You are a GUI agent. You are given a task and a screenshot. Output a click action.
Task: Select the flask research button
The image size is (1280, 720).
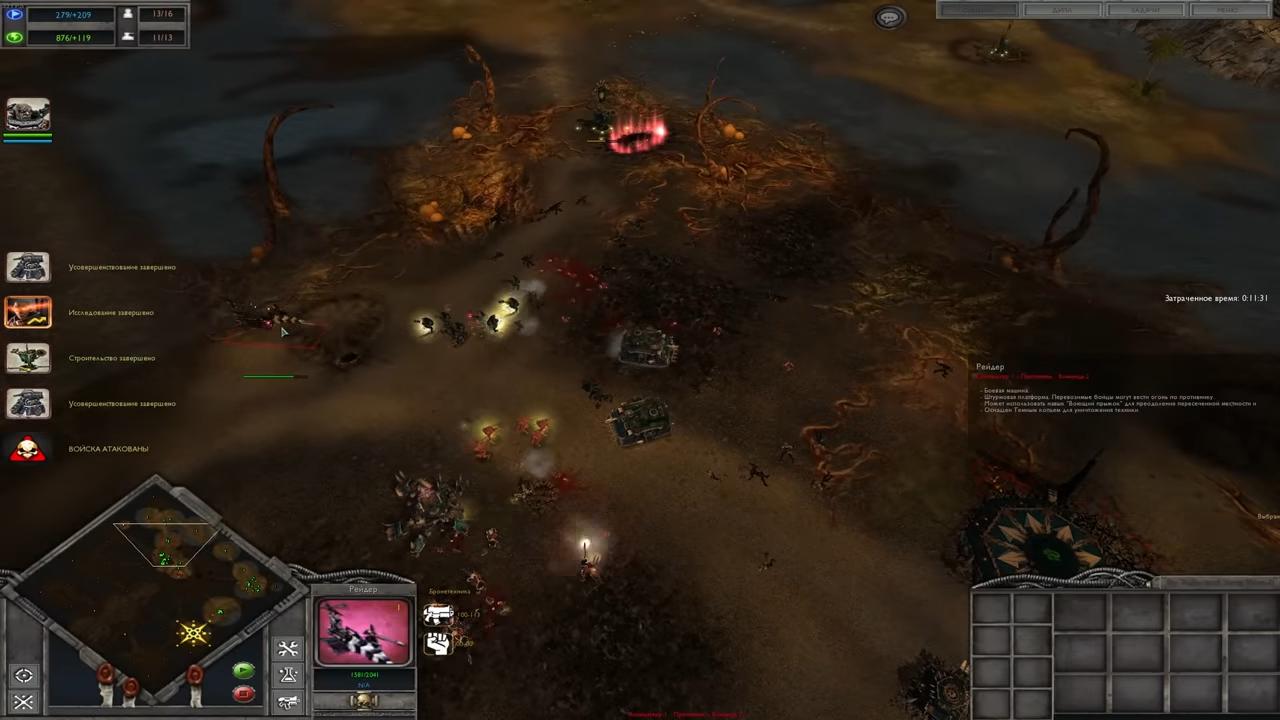(288, 676)
